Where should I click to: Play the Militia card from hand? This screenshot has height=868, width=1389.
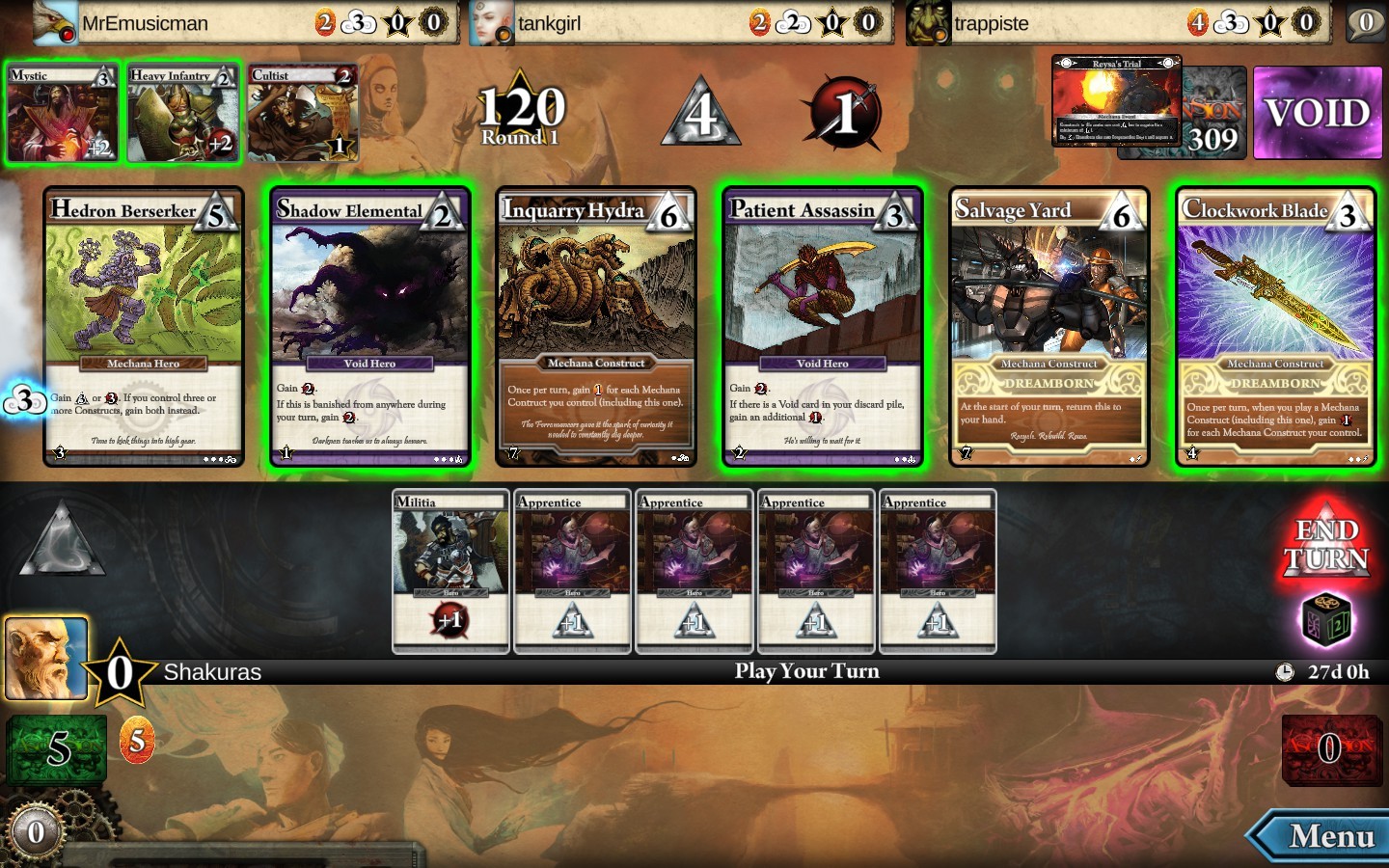[450, 571]
